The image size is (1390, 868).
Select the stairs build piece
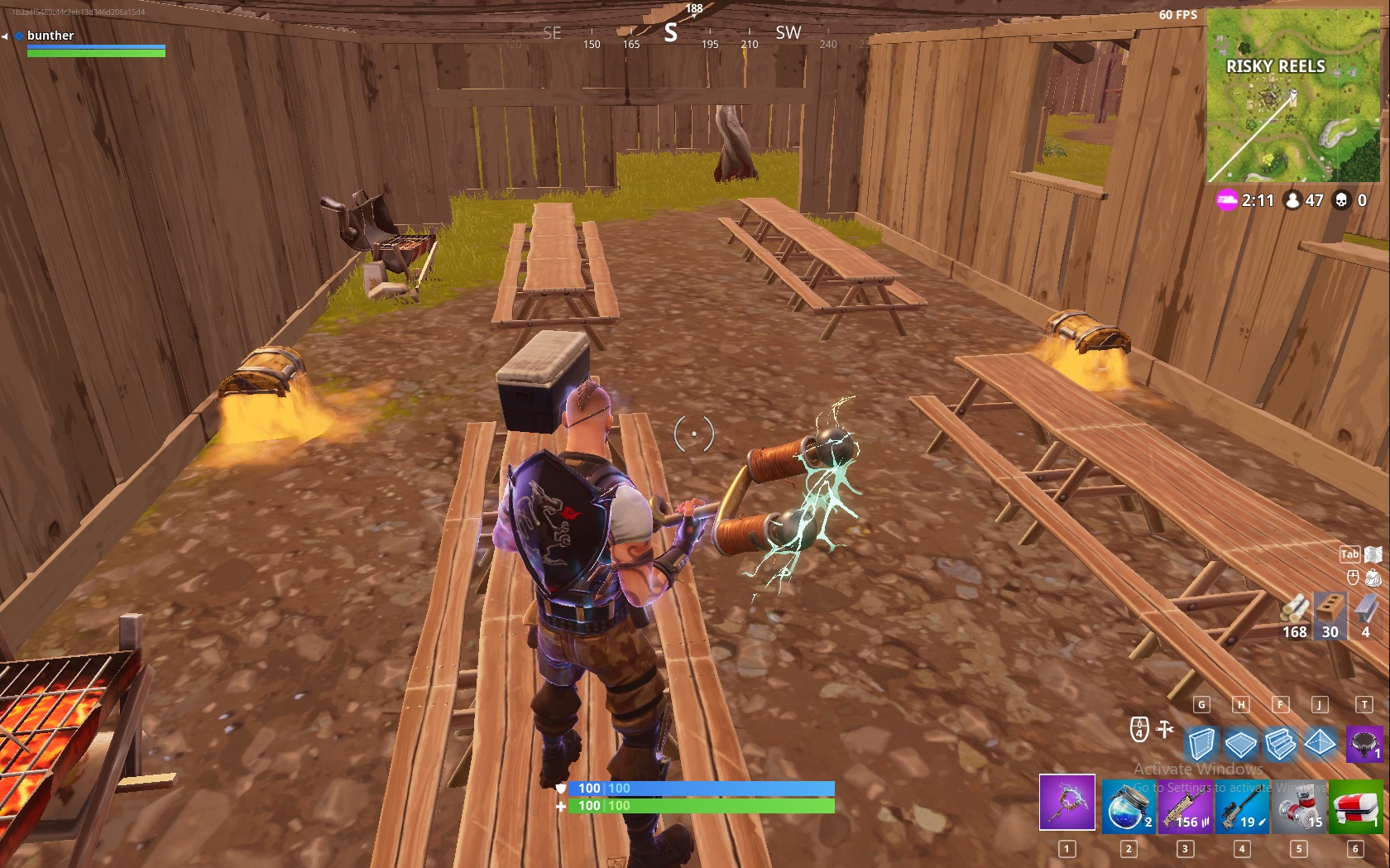coord(1281,746)
